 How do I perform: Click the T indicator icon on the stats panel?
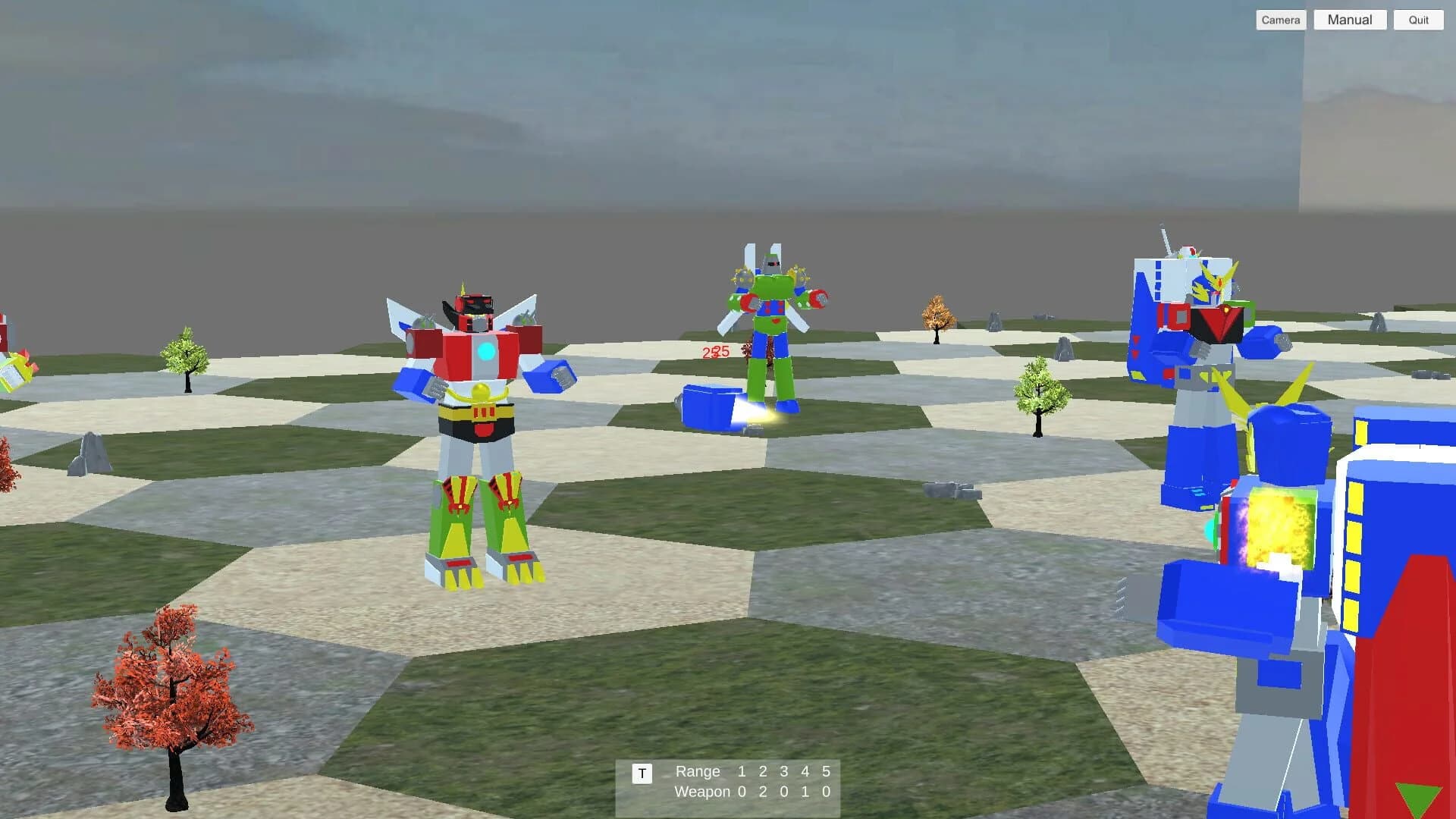(643, 772)
